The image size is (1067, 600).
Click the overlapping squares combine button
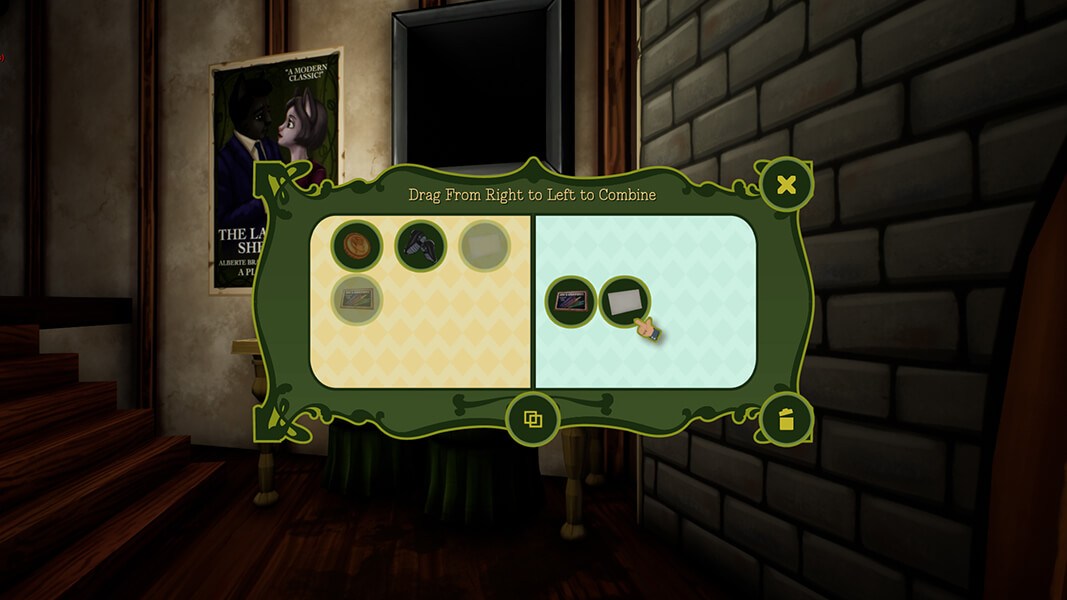tap(533, 418)
